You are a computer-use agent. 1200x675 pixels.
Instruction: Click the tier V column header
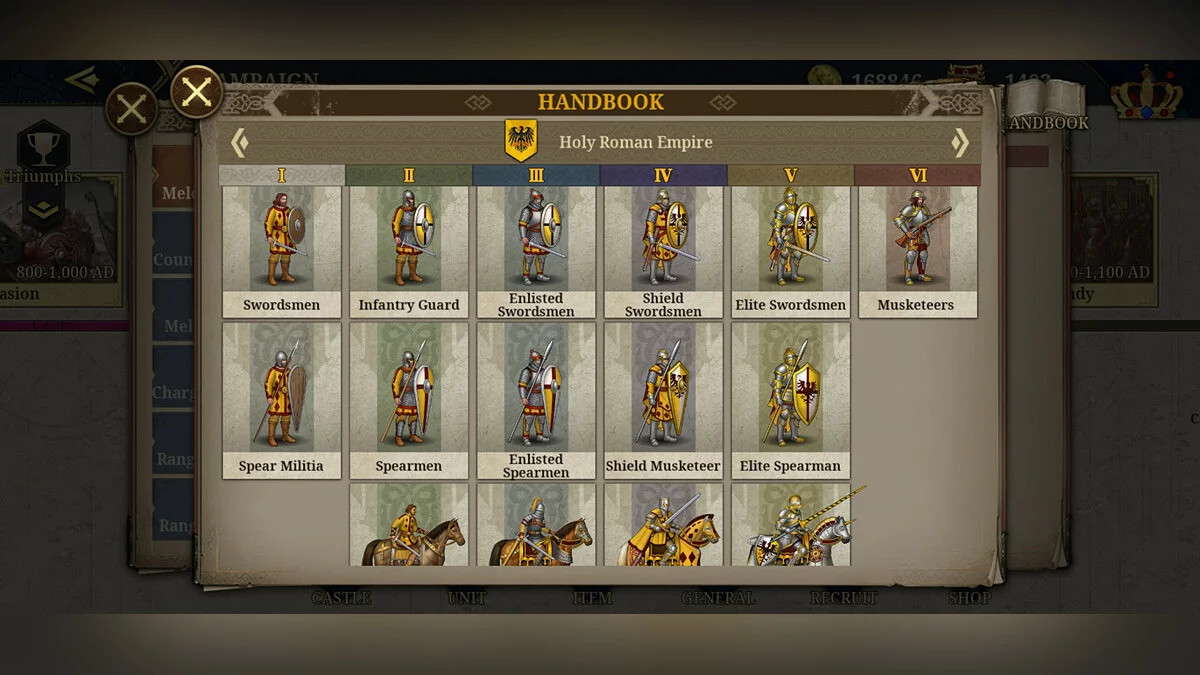tap(790, 176)
